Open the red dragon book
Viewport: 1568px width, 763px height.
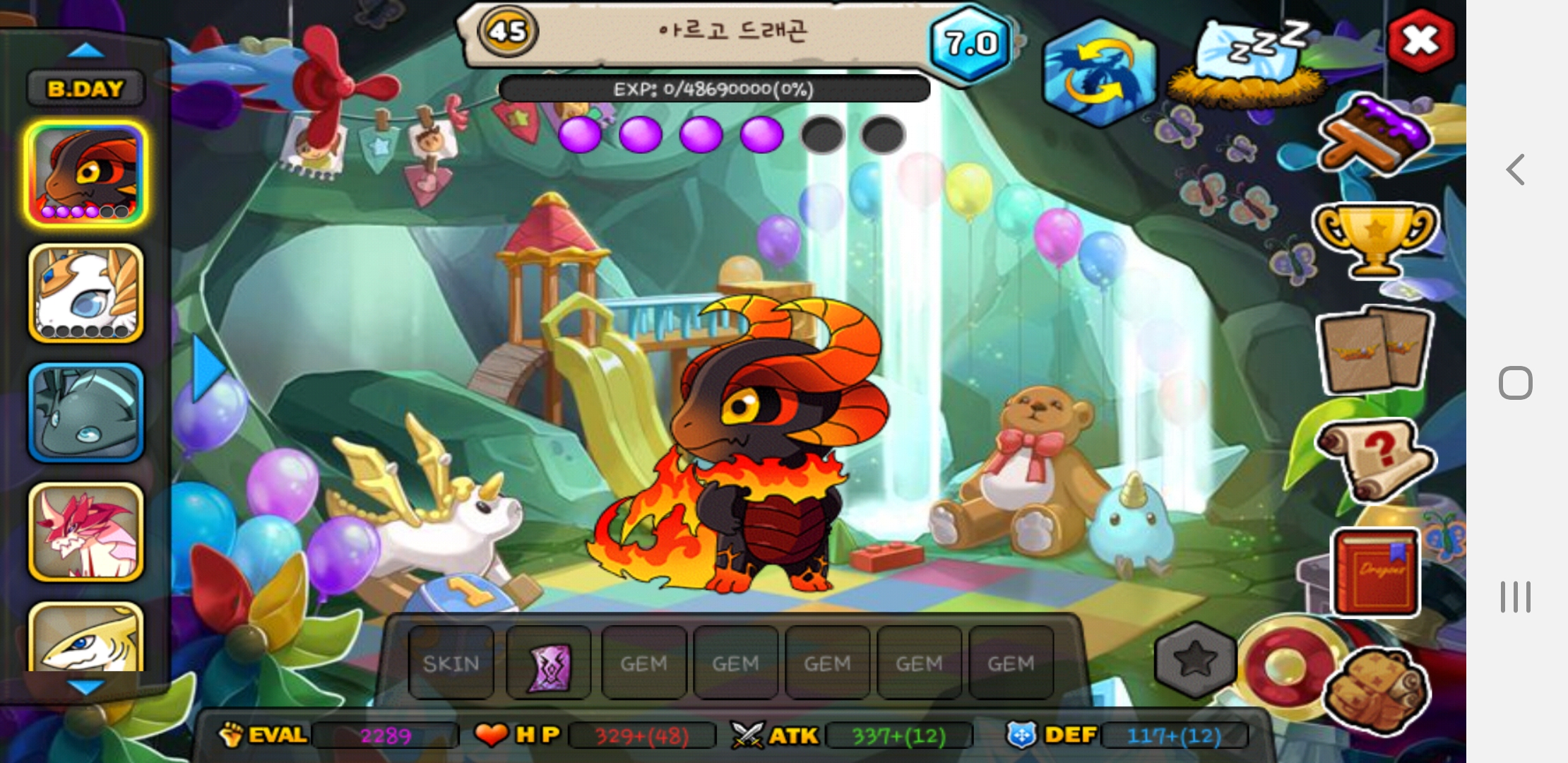tap(1374, 572)
